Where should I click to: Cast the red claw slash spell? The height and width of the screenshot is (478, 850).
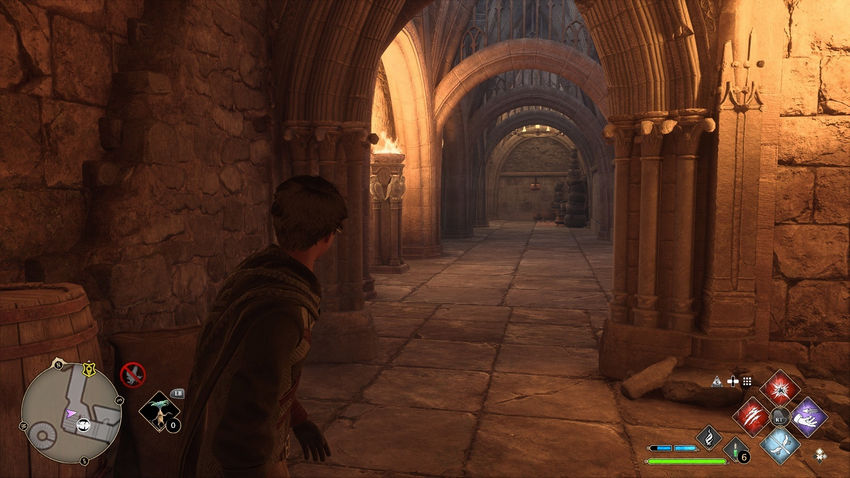(x=752, y=416)
